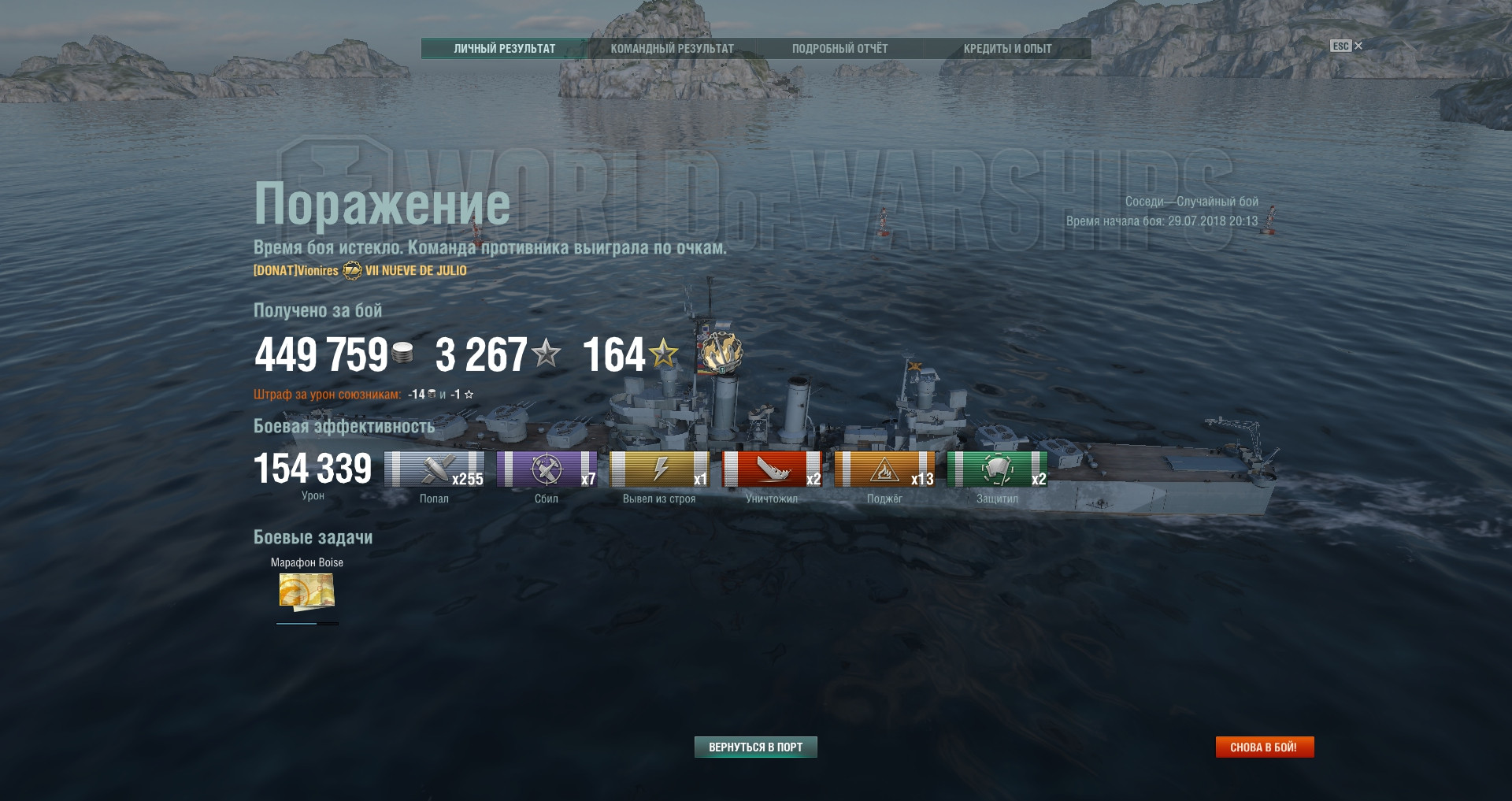Open the Марафон Boise combat mission
This screenshot has width=1512, height=801.
pyautogui.click(x=307, y=591)
